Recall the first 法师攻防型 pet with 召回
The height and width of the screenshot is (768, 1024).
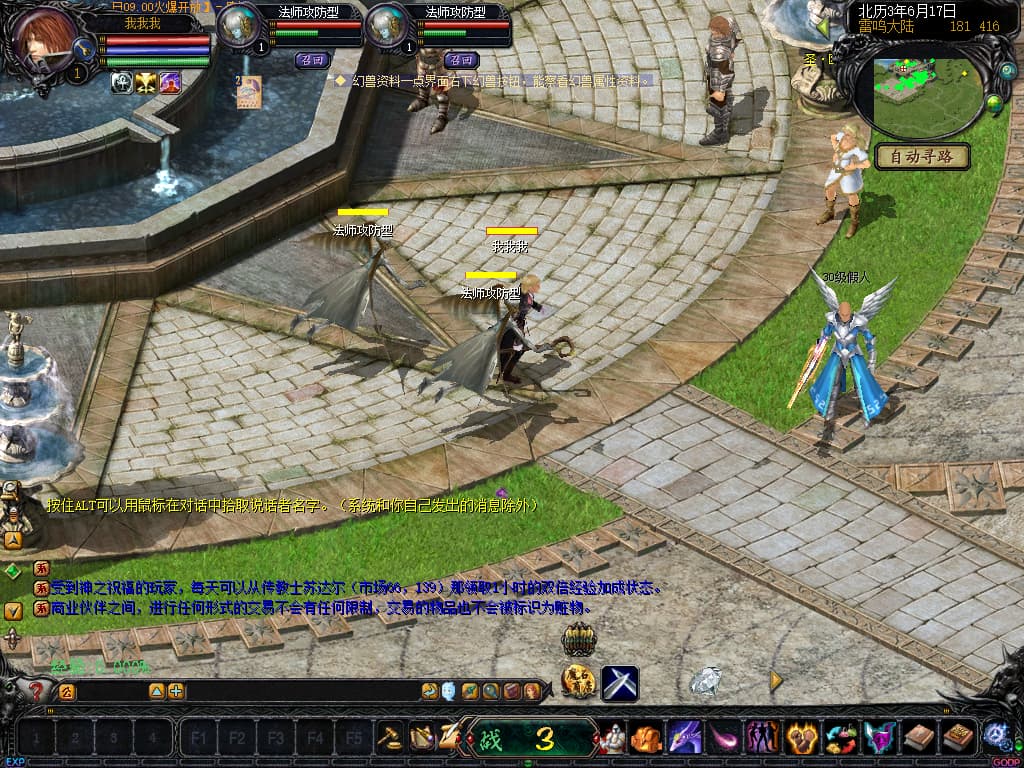pos(312,59)
